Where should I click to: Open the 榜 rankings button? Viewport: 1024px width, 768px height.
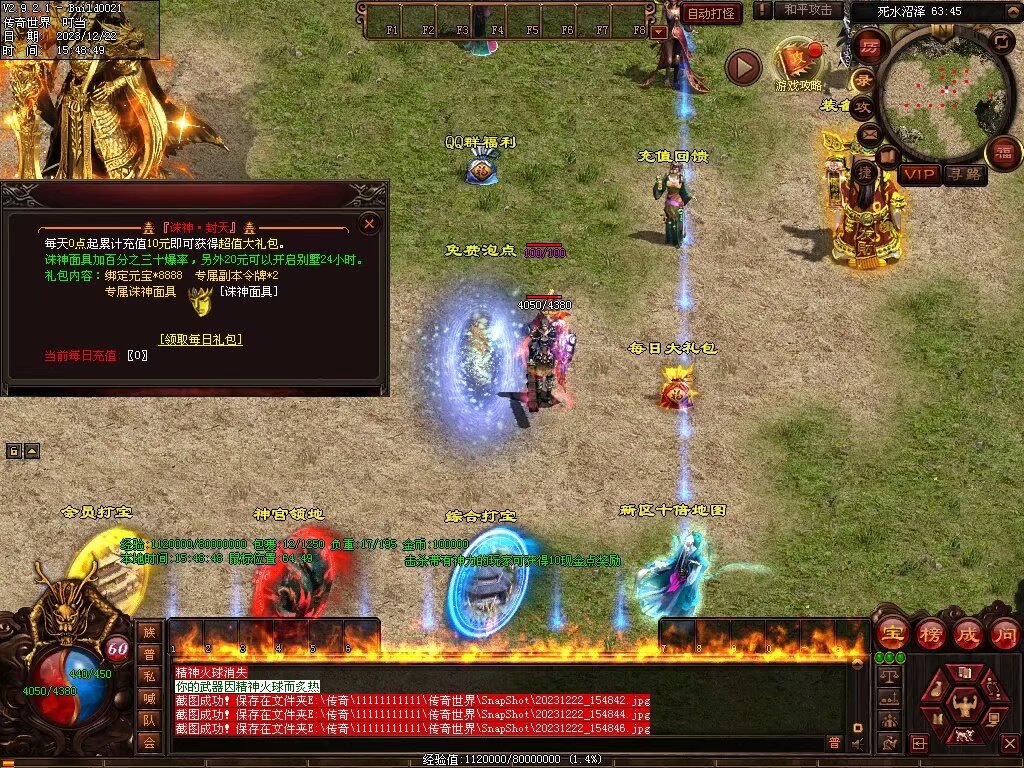pos(931,634)
